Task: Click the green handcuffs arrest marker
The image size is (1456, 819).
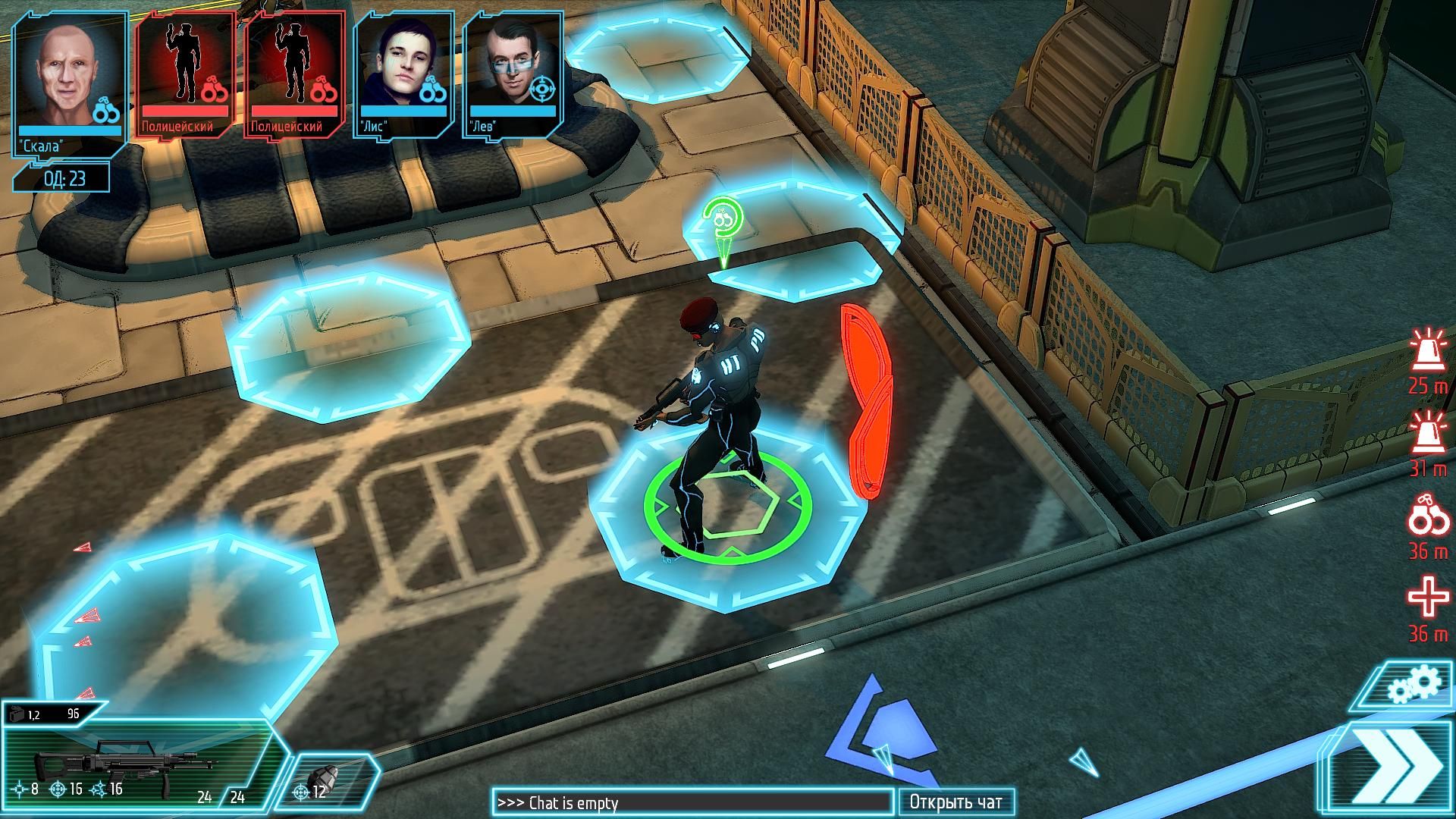Action: coord(721,220)
